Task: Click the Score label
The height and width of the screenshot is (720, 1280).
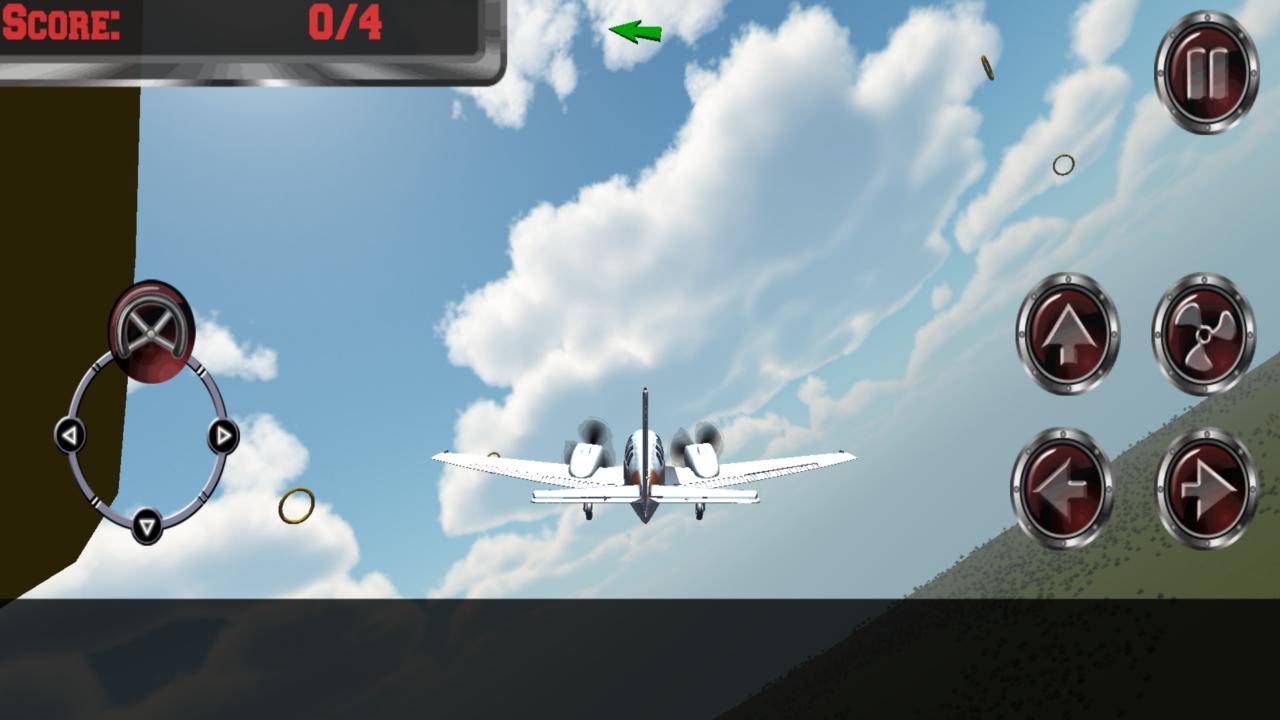Action: (60, 24)
